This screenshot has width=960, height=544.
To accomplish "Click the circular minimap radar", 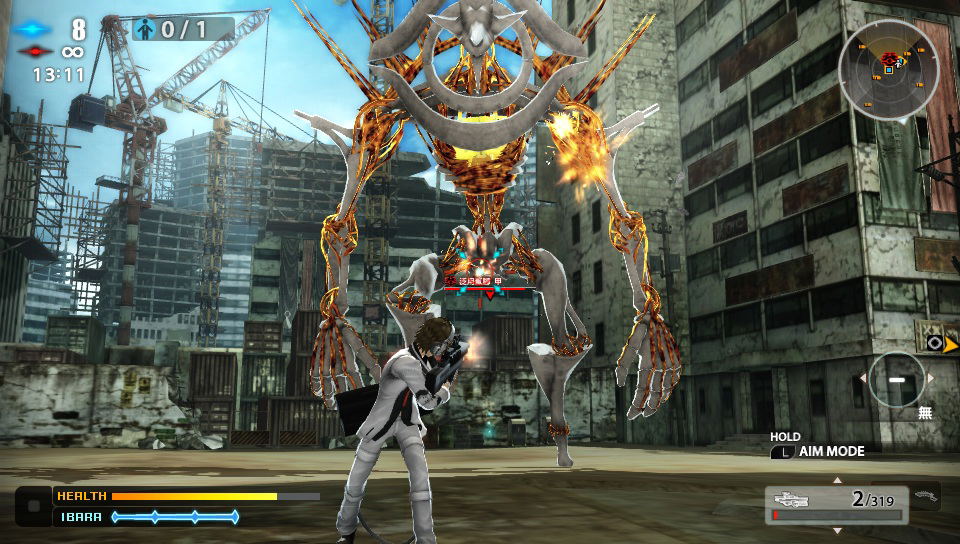I will click(889, 68).
